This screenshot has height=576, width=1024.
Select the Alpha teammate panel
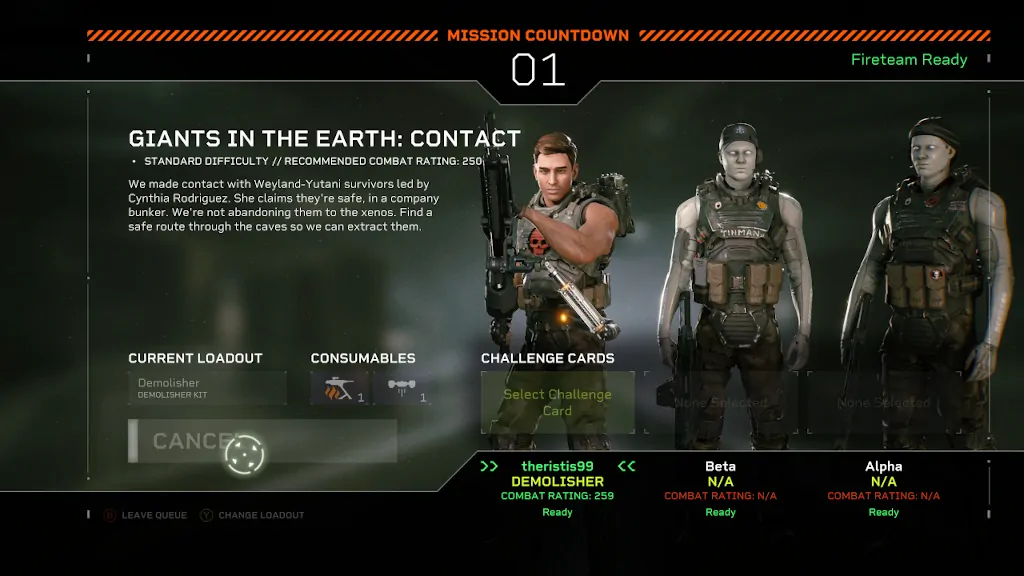point(883,489)
